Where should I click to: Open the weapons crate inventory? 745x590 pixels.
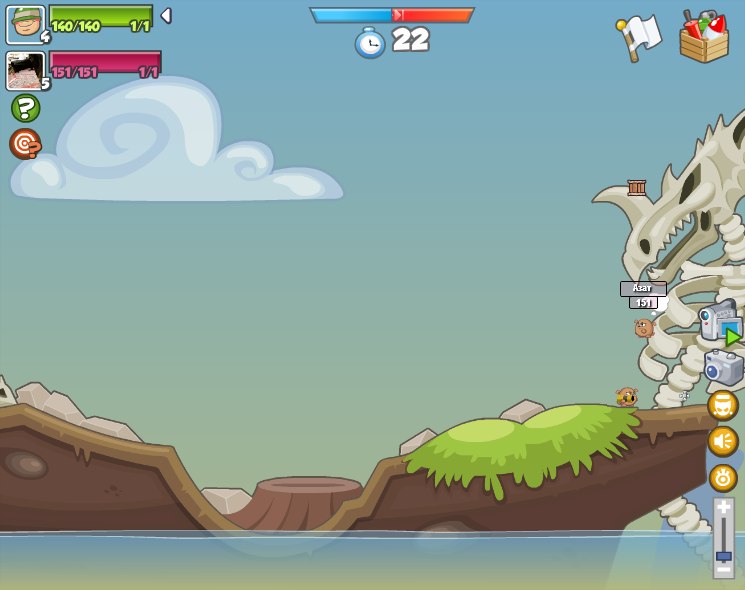point(704,37)
